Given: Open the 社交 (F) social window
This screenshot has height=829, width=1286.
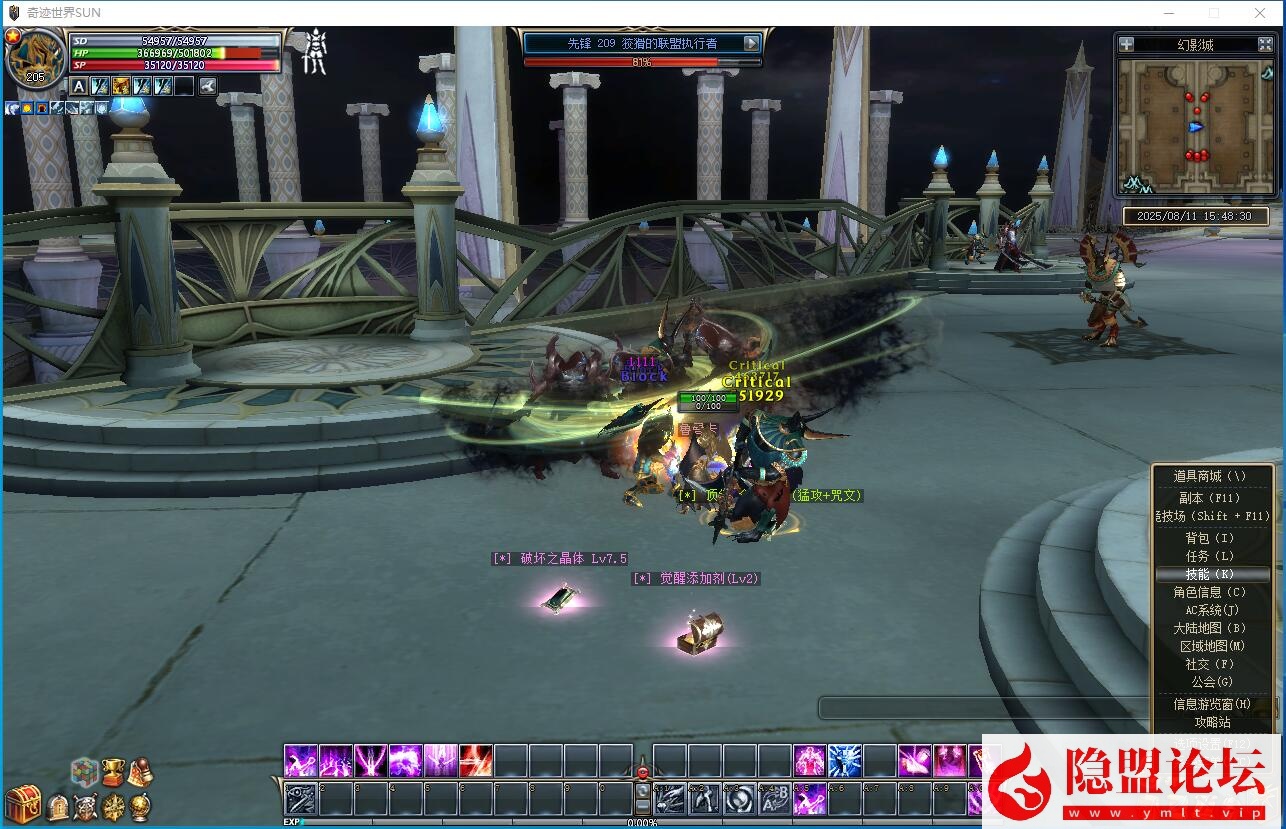Looking at the screenshot, I should [x=1210, y=664].
